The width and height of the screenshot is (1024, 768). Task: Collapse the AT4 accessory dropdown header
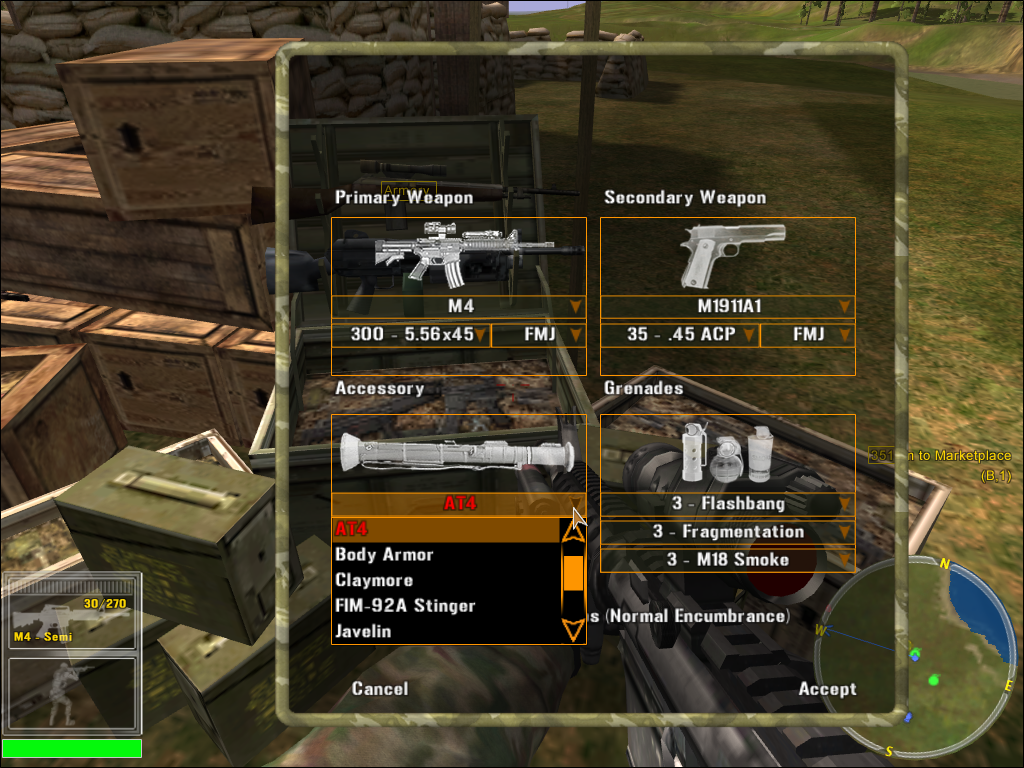[459, 504]
